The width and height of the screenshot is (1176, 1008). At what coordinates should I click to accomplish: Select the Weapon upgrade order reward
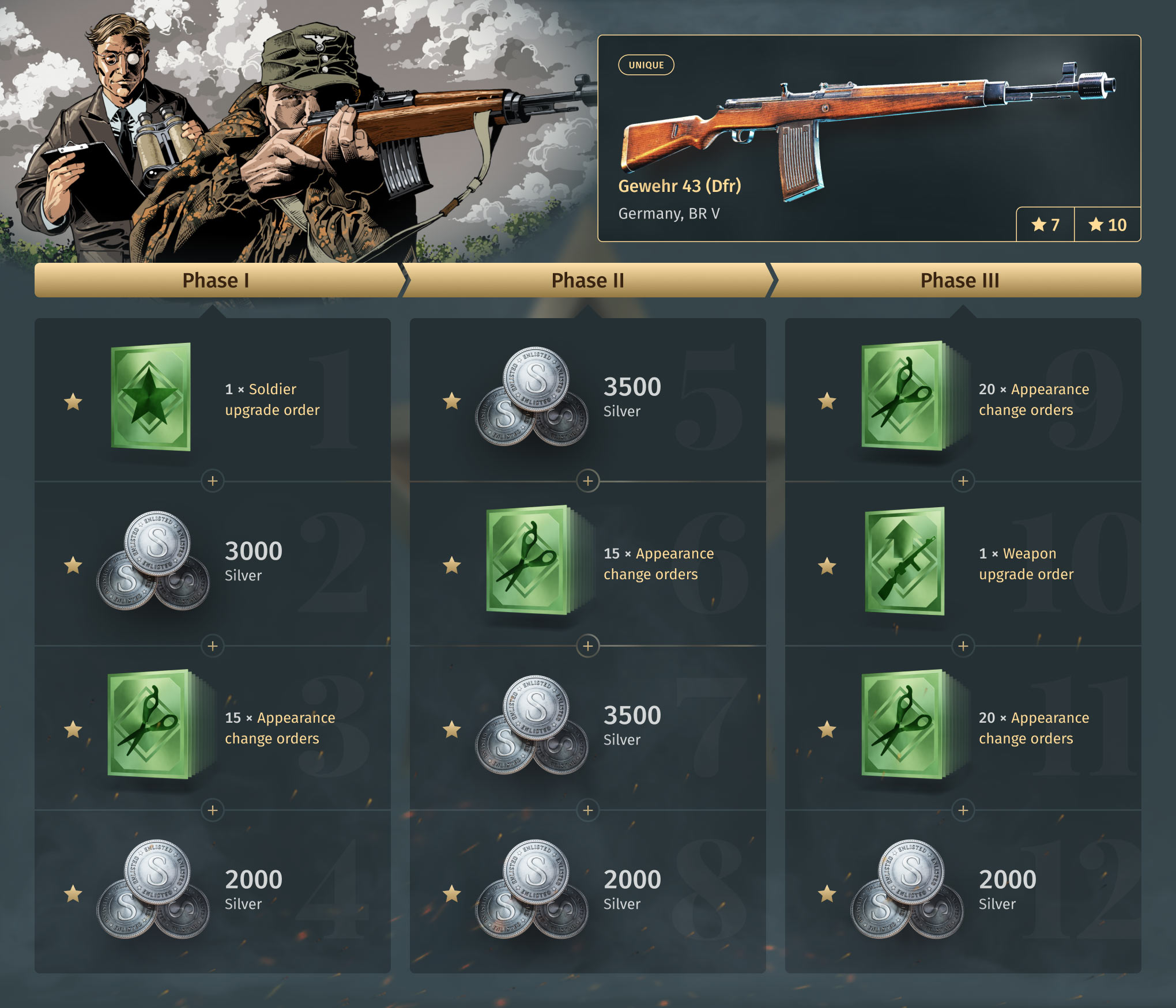pos(963,563)
